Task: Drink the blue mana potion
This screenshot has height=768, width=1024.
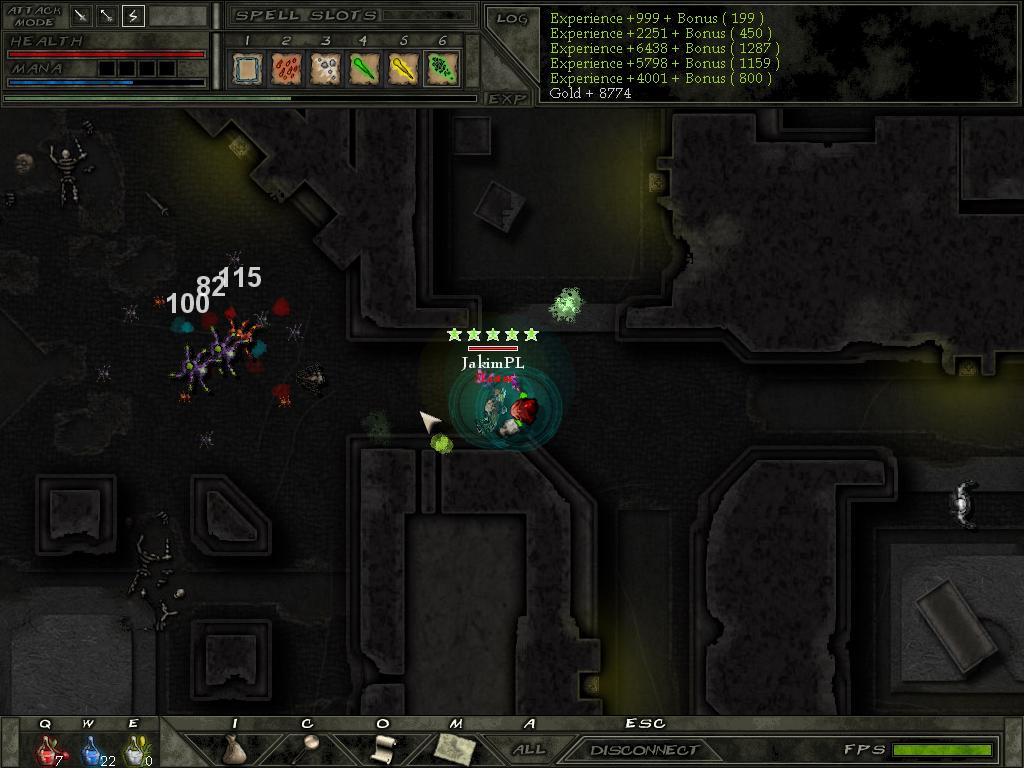Action: pyautogui.click(x=90, y=749)
